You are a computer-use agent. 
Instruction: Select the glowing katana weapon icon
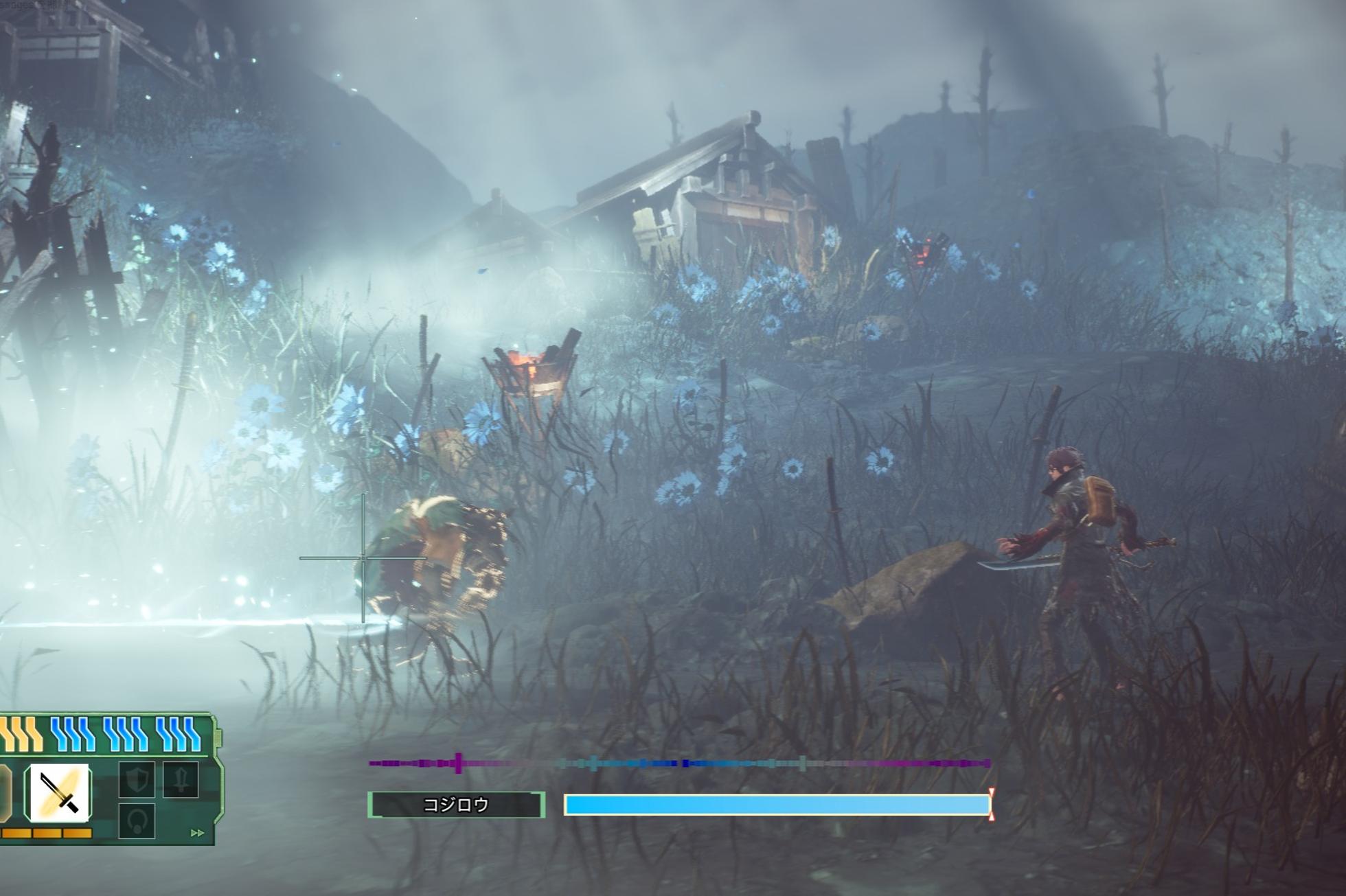(58, 792)
